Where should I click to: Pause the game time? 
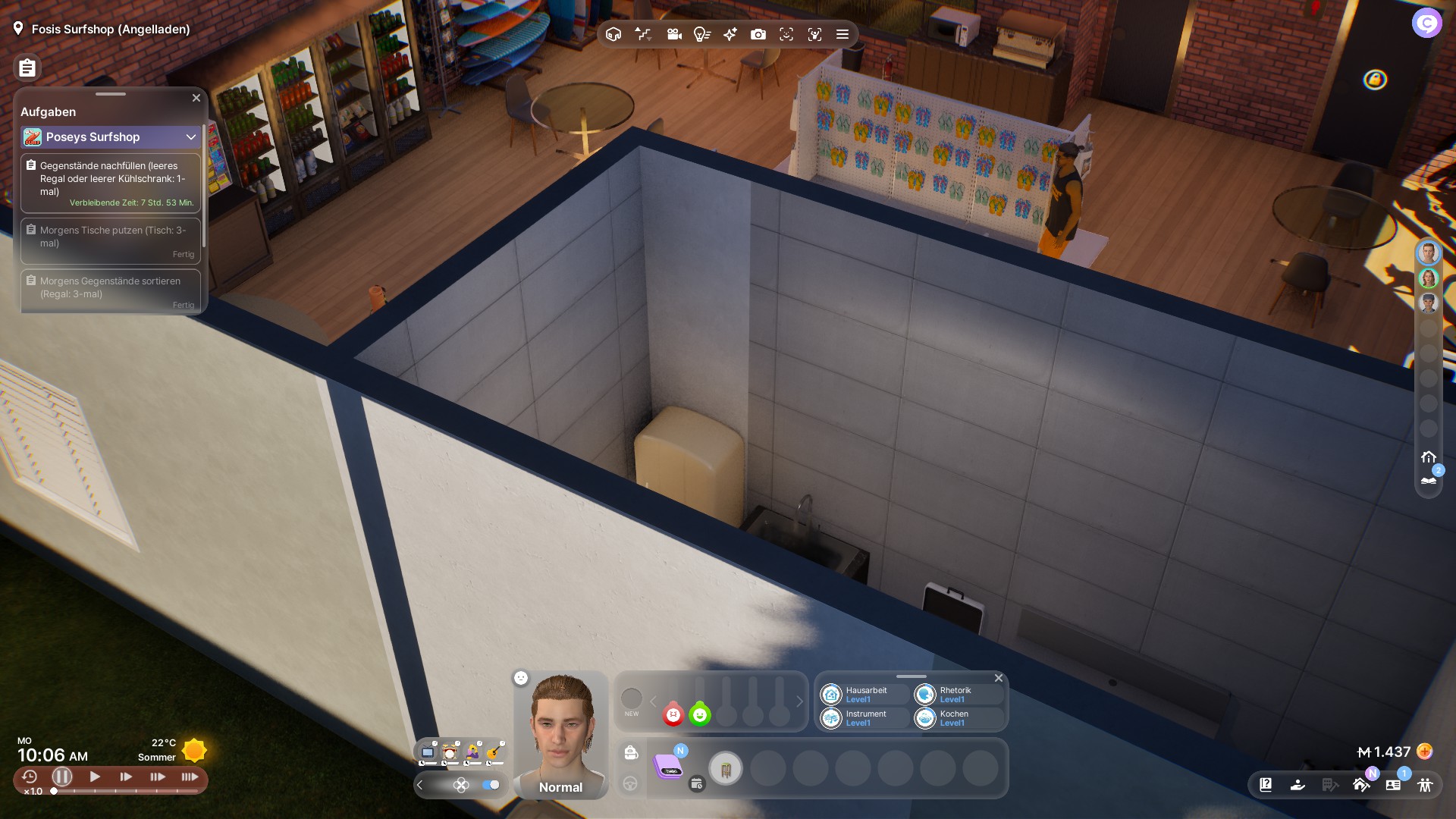(x=62, y=777)
